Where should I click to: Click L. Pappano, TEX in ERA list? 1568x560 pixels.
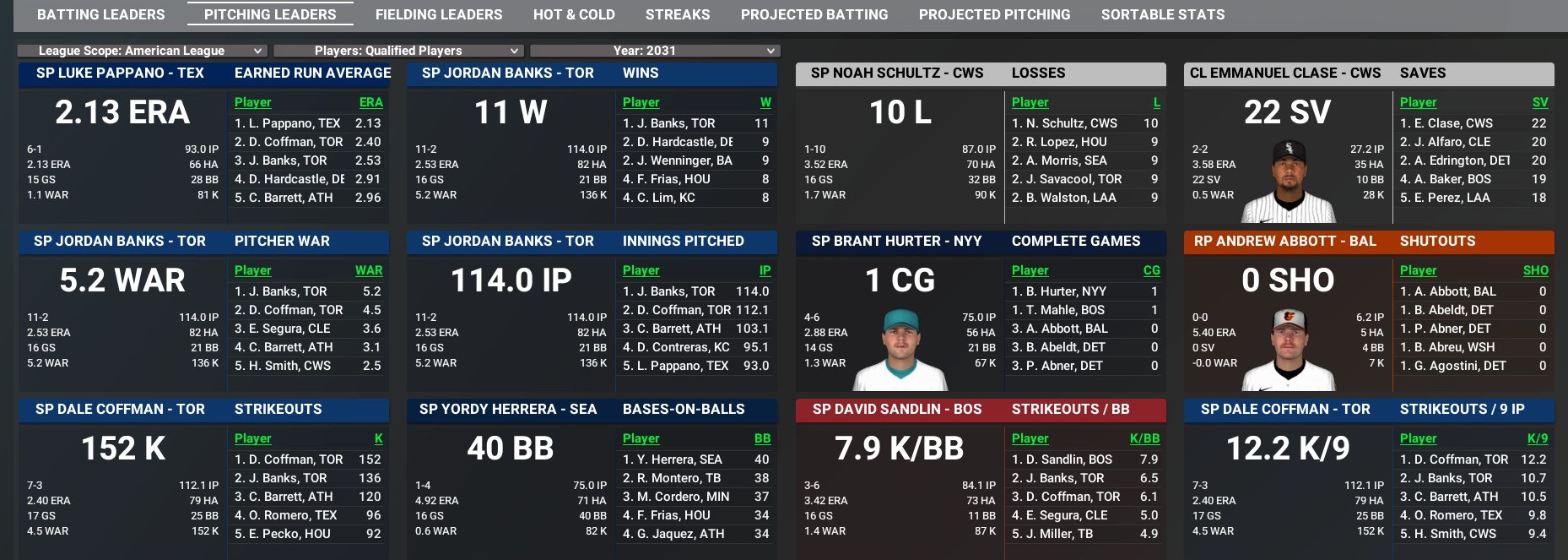point(288,123)
